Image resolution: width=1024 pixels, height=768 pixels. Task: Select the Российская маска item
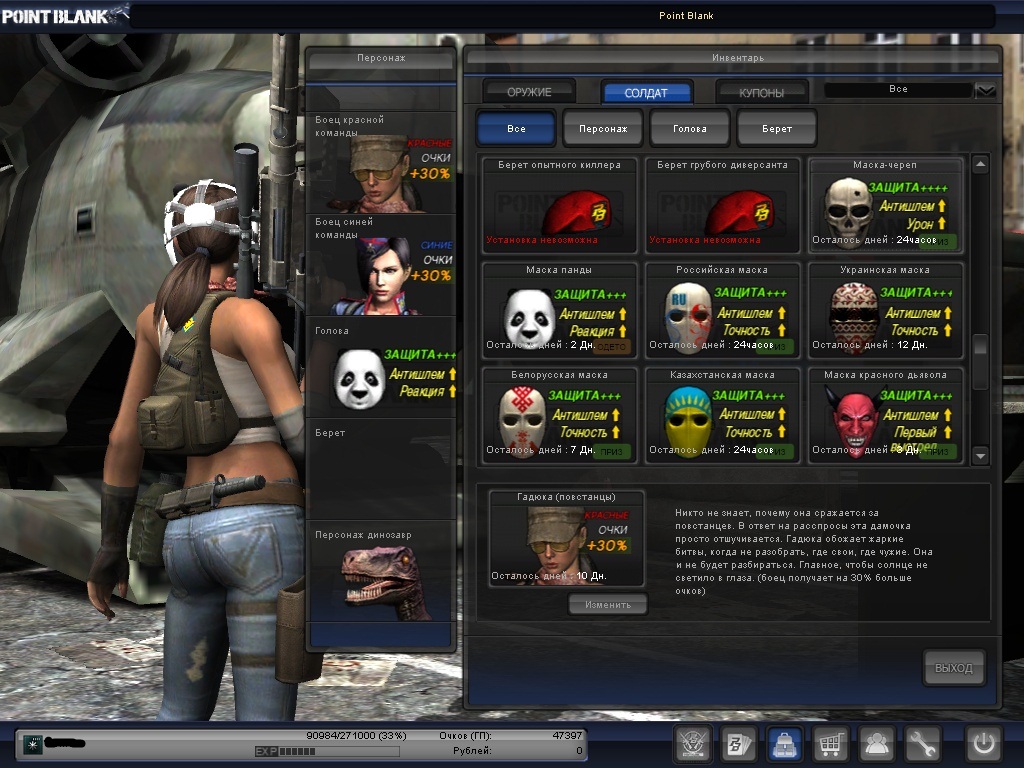pos(722,310)
